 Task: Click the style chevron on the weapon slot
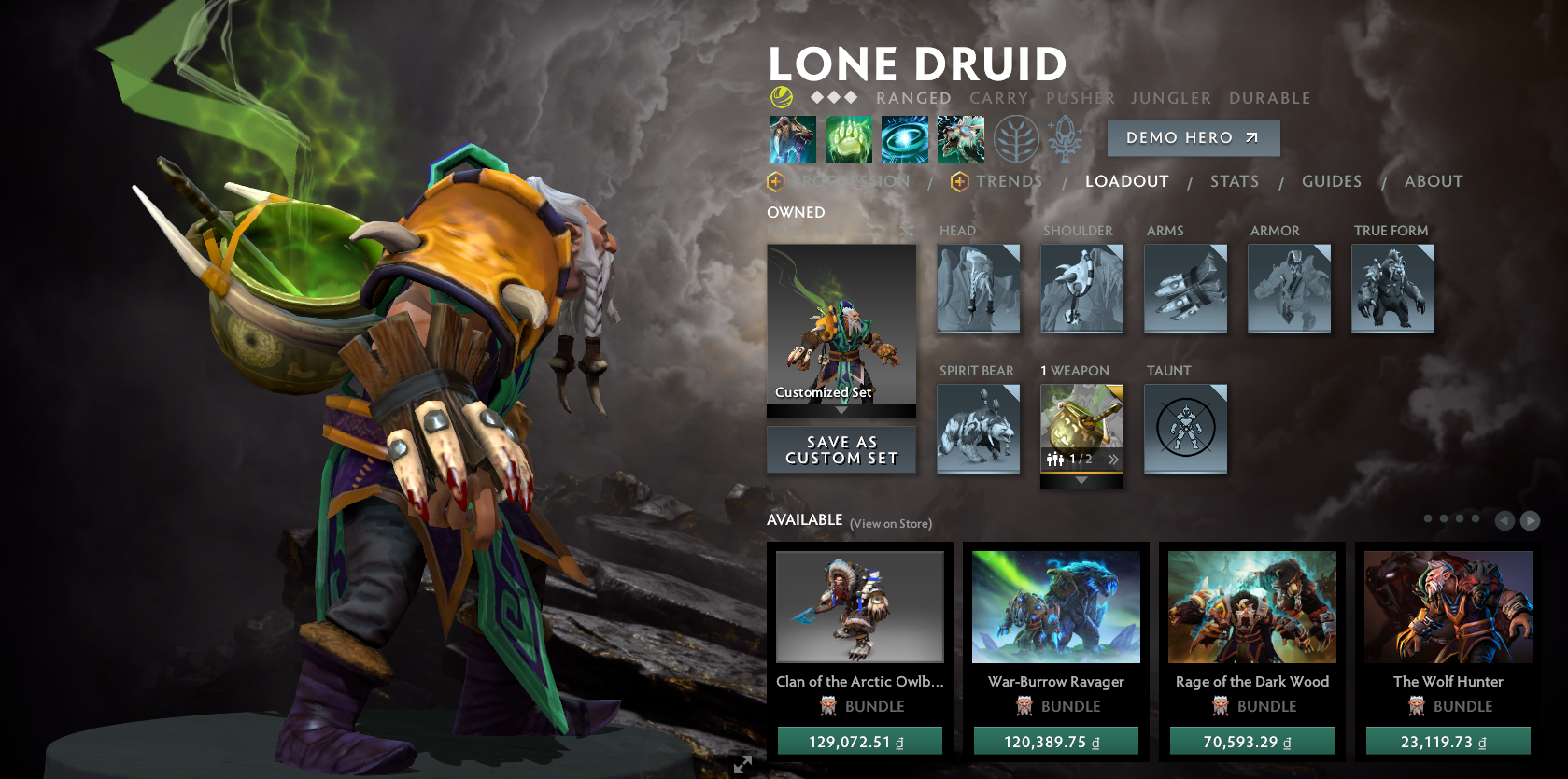pos(1113,459)
